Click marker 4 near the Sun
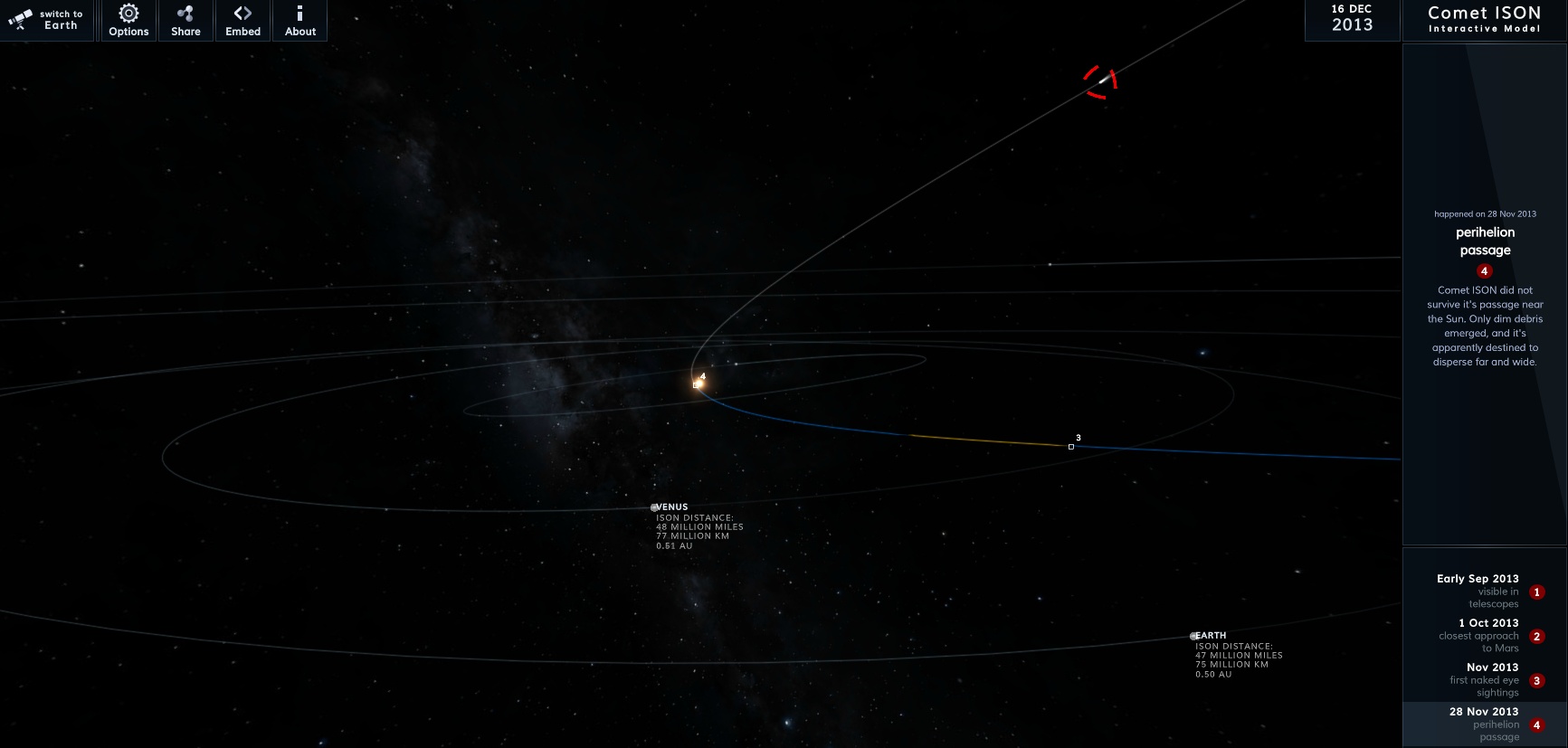The height and width of the screenshot is (748, 1568). click(x=698, y=383)
